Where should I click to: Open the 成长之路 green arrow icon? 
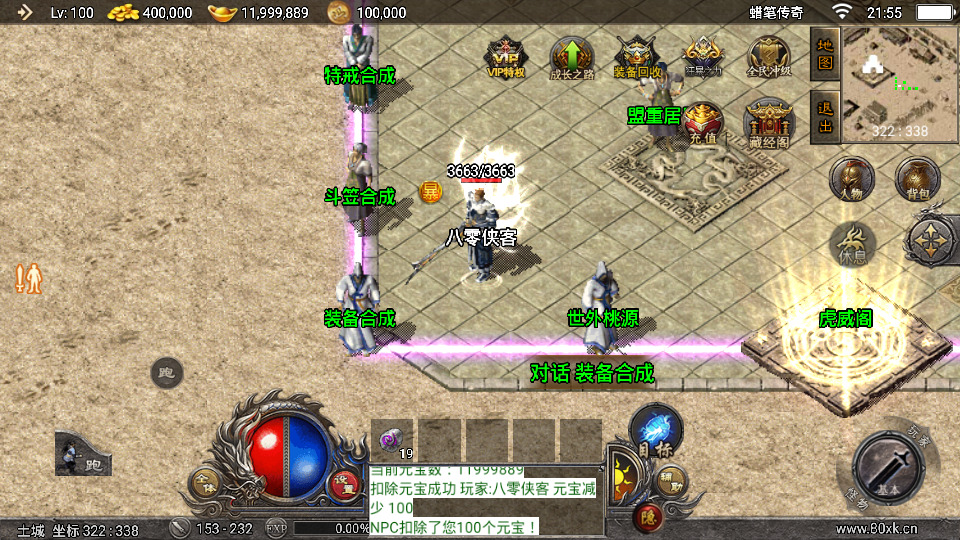(x=571, y=56)
